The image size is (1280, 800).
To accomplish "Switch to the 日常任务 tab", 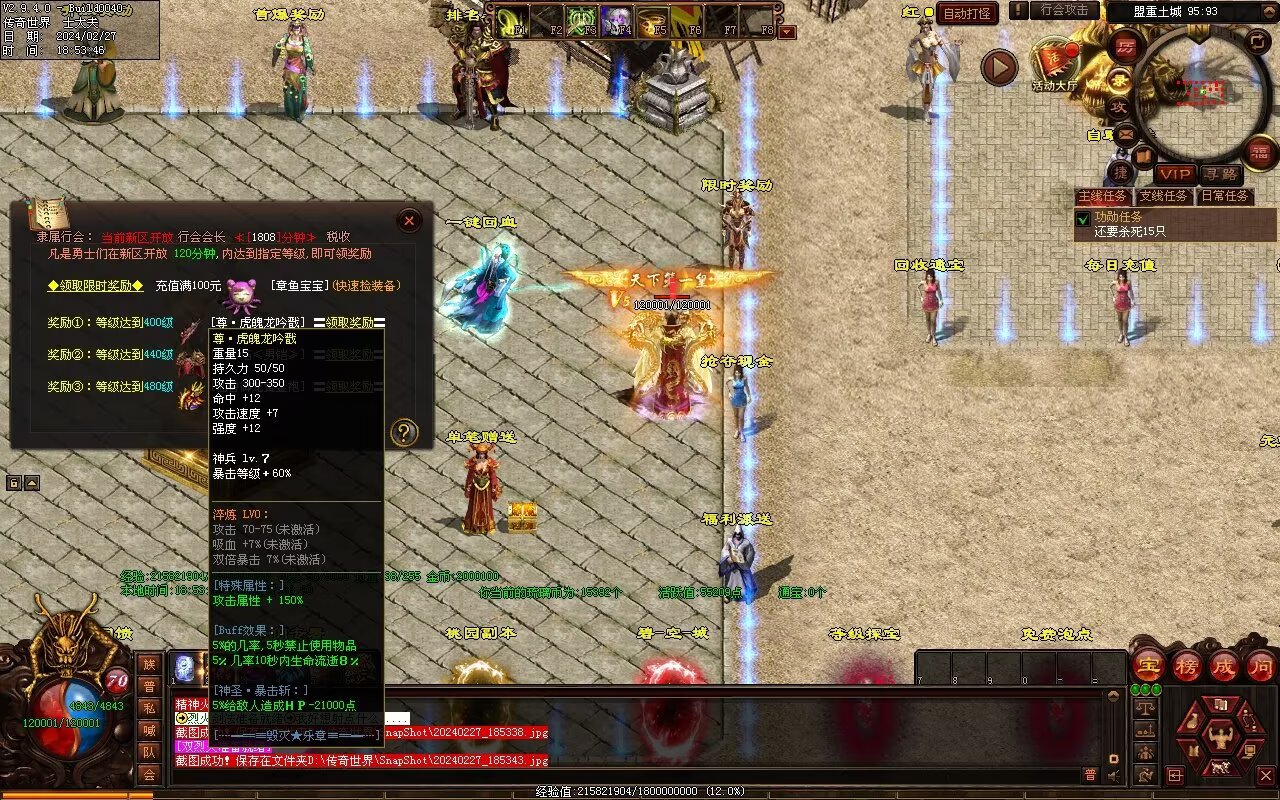I will pos(1225,196).
